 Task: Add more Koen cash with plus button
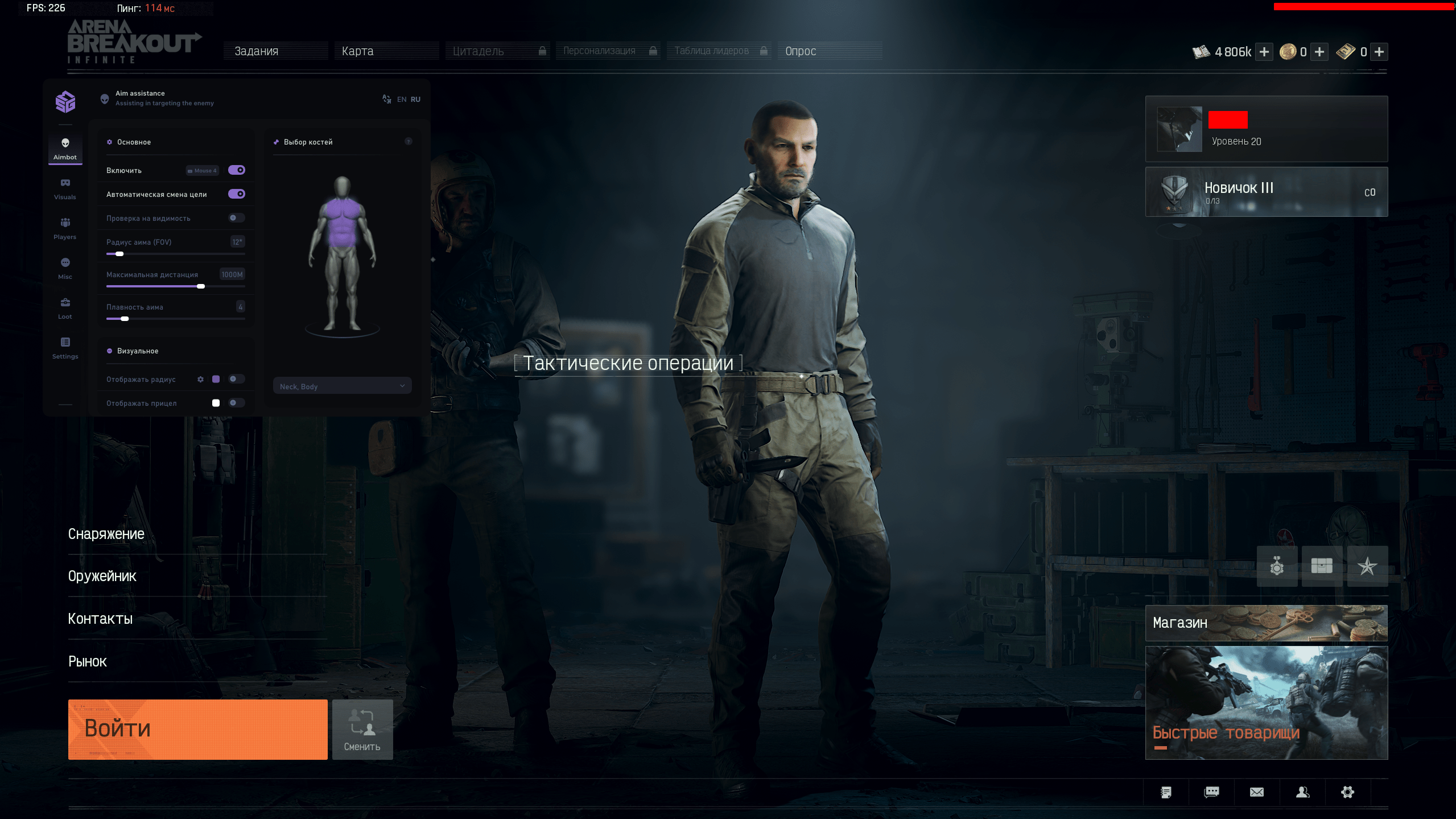(x=1264, y=52)
